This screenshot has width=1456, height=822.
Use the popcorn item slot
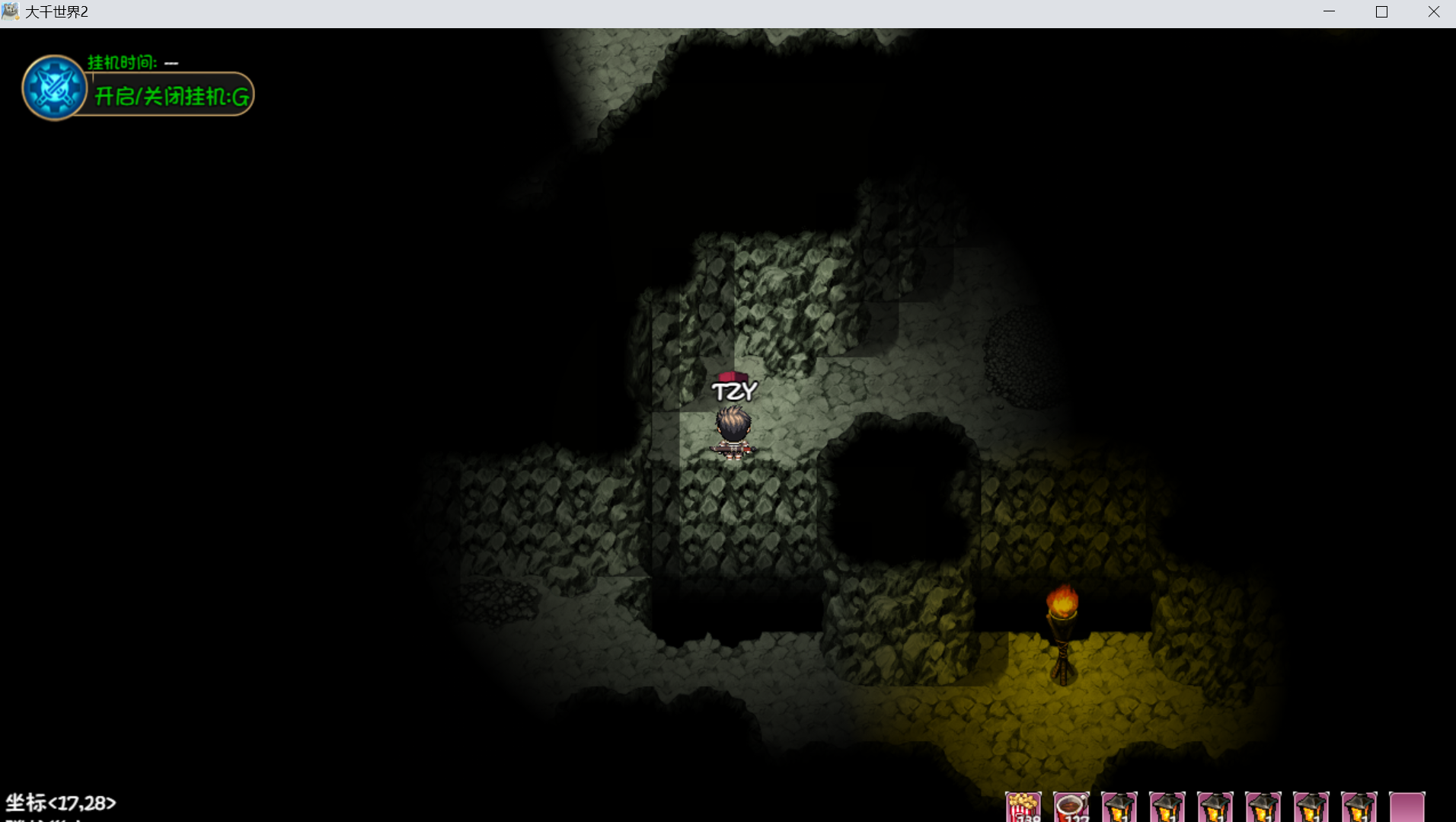pyautogui.click(x=1023, y=808)
